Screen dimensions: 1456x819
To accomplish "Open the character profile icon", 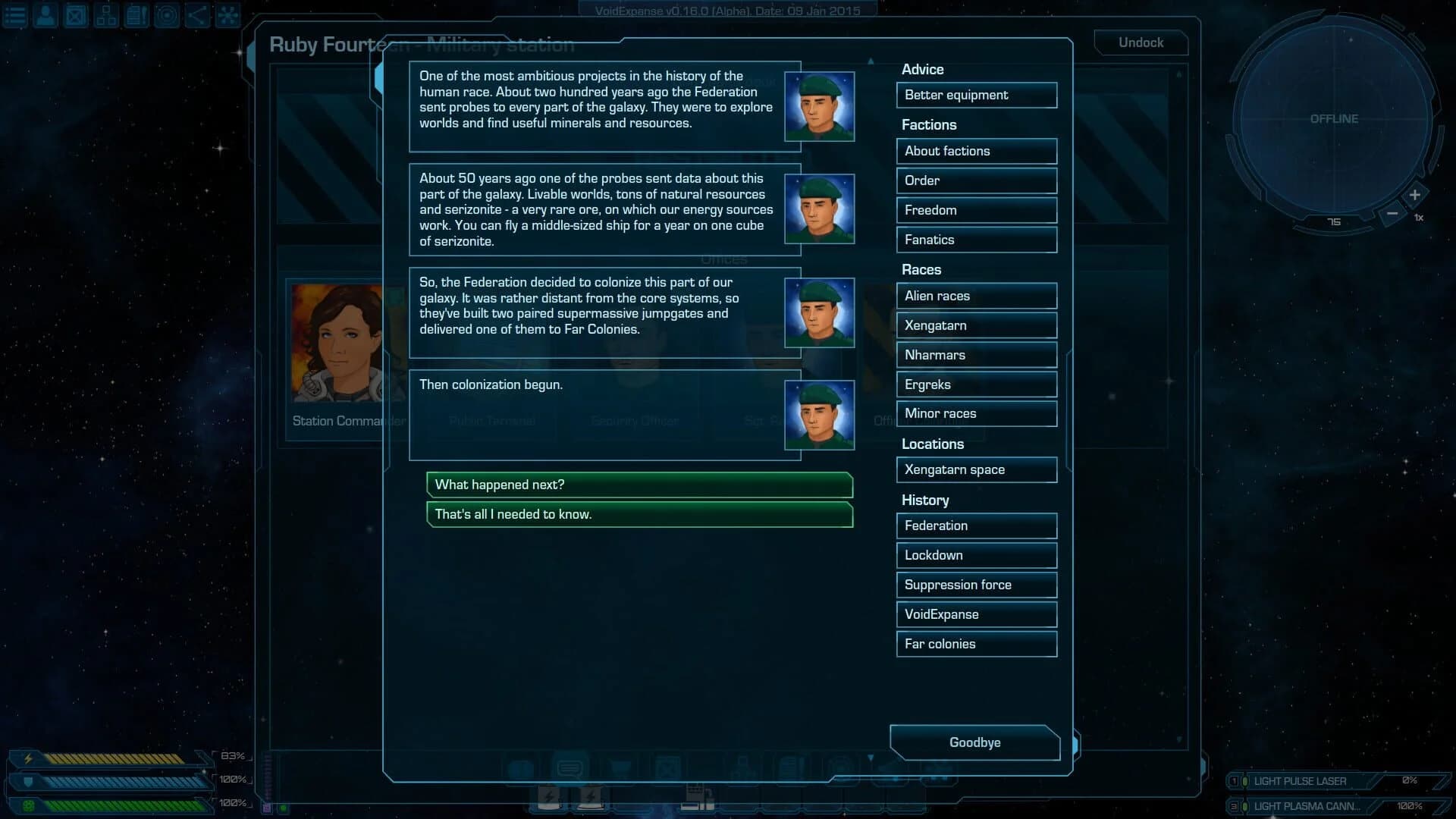I will pos(45,15).
